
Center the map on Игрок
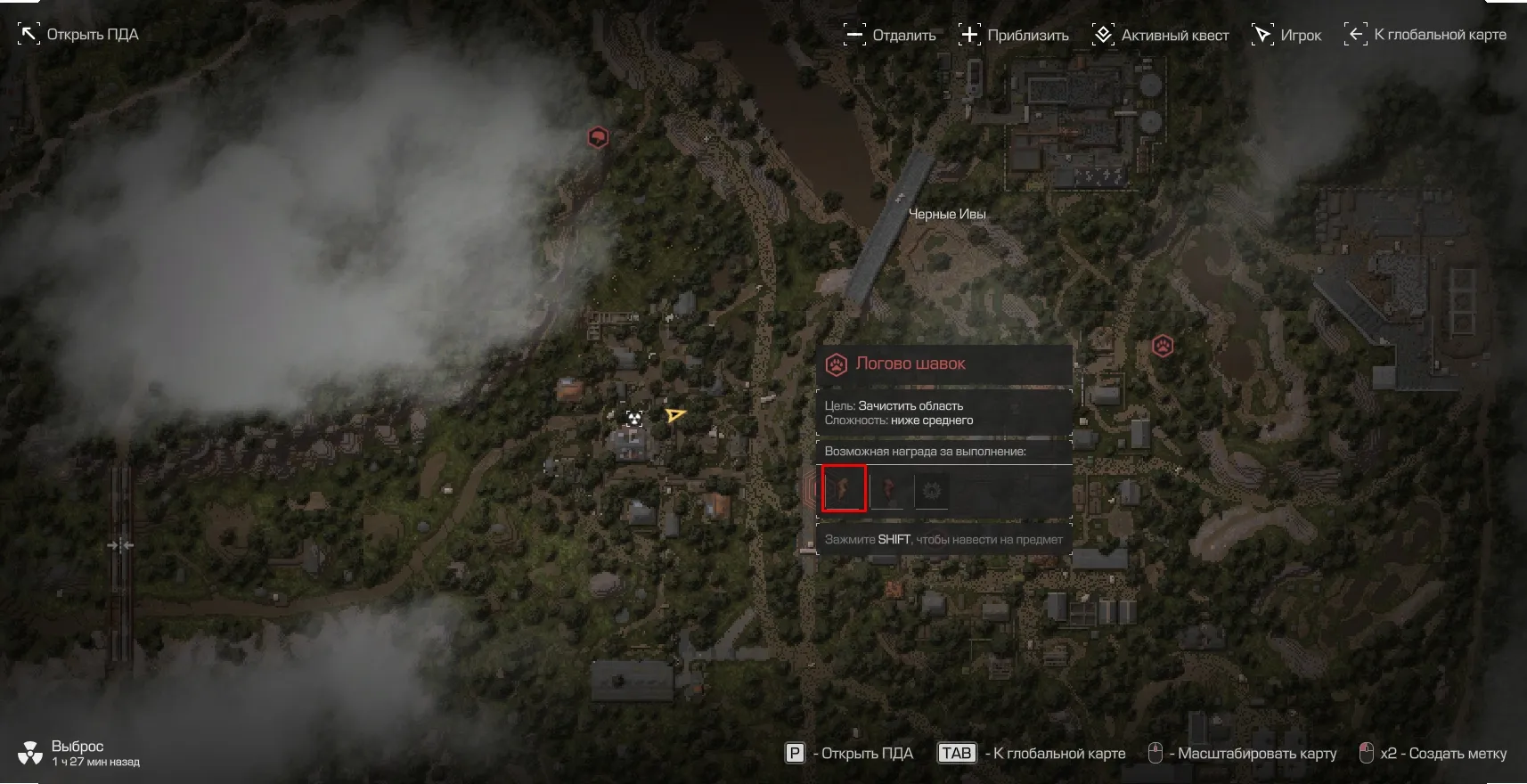1286,35
